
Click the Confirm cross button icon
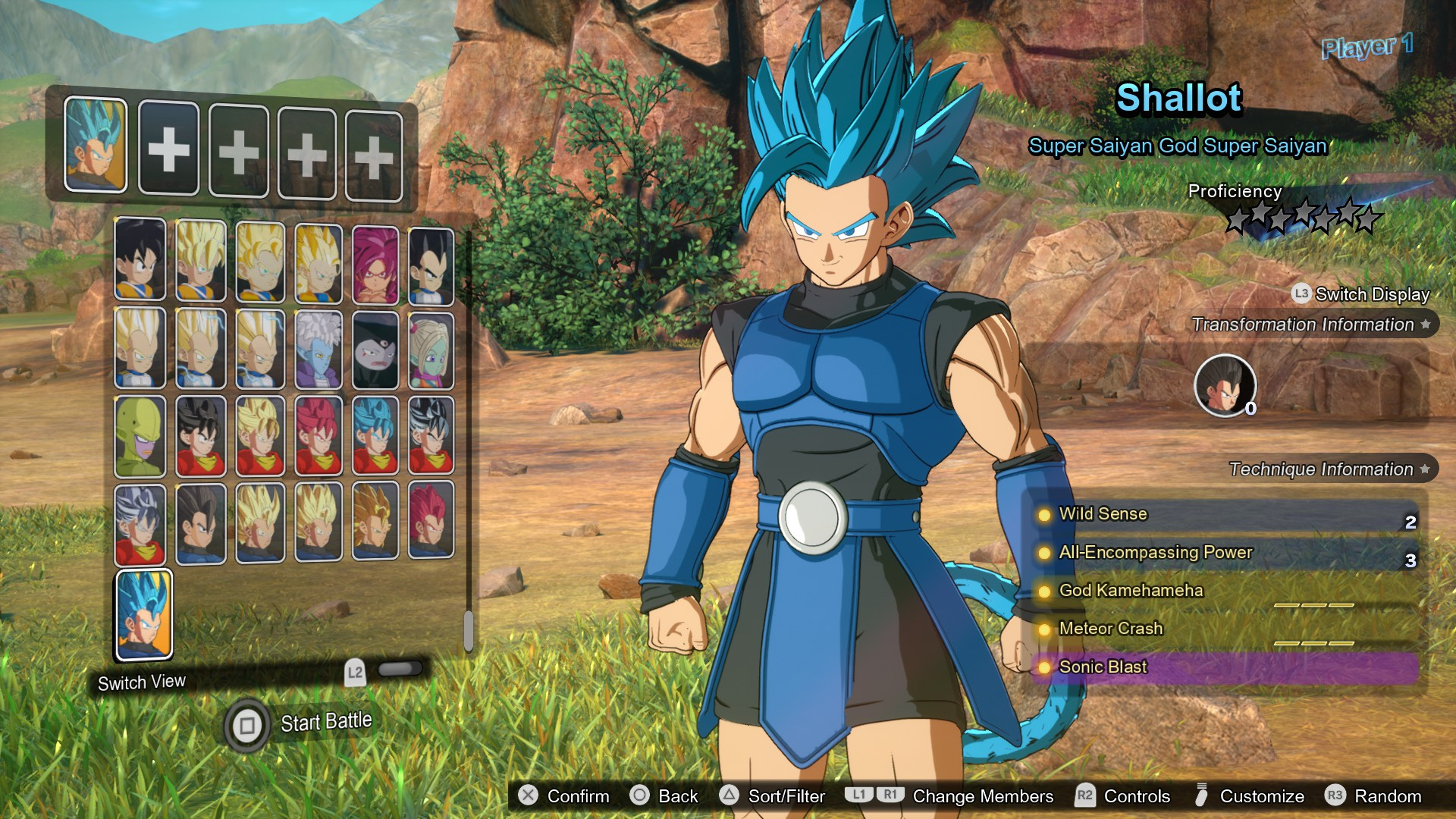(527, 796)
